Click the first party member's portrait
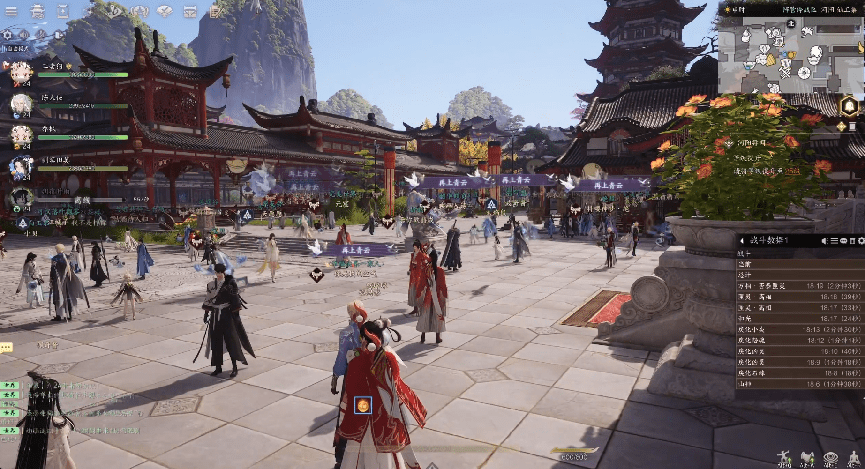The image size is (865, 469). pos(21,72)
